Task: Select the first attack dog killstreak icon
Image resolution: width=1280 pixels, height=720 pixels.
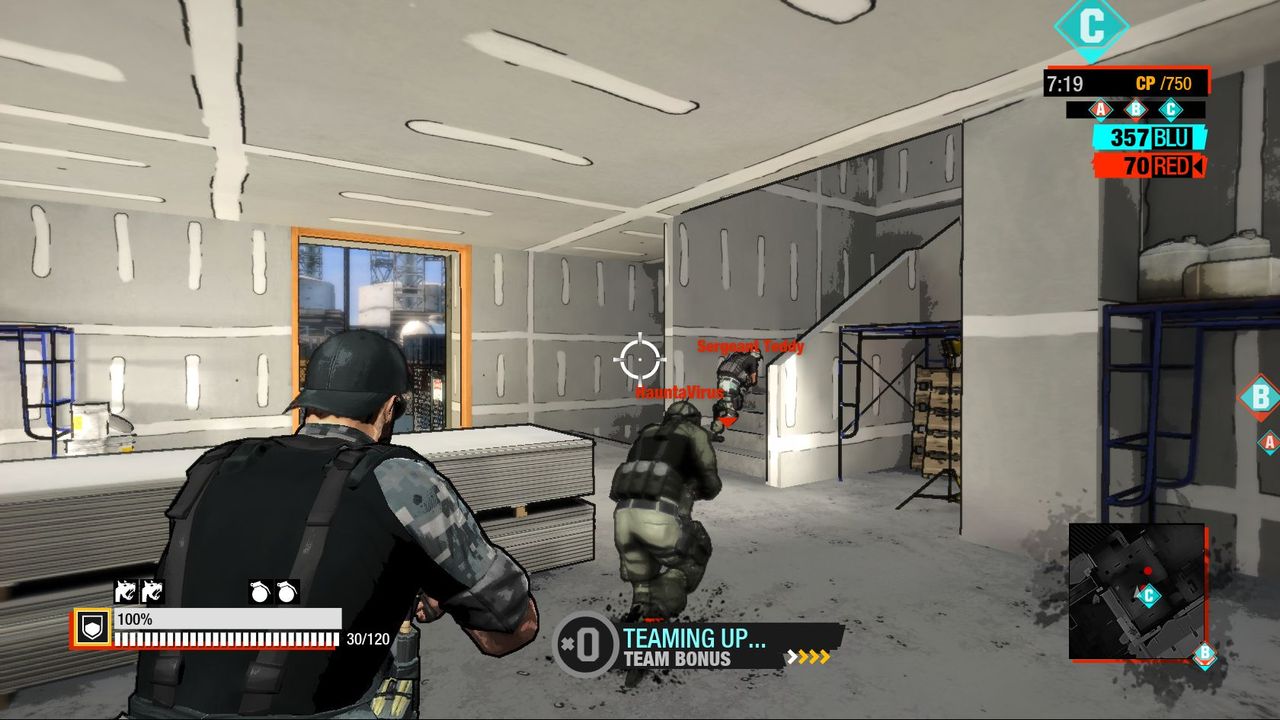Action: pos(127,593)
